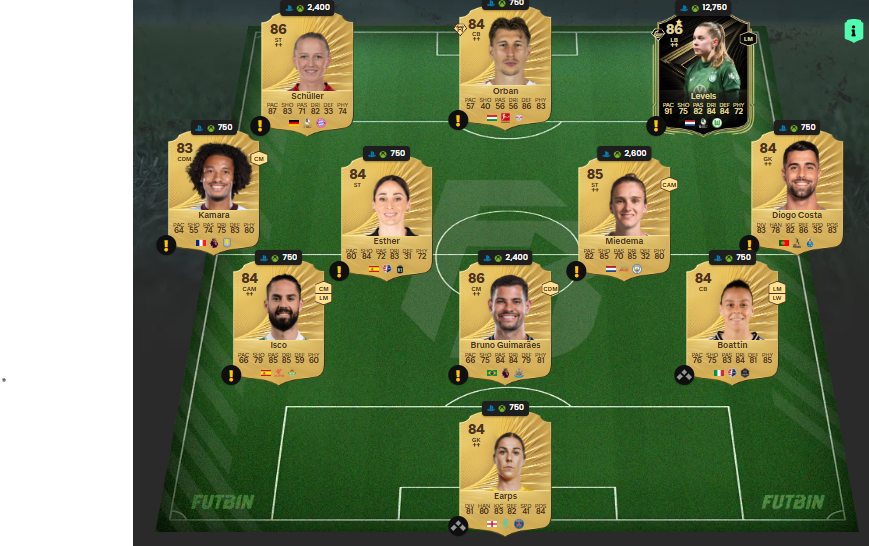Image resolution: width=869 pixels, height=546 pixels.
Task: Click the yellow warning icon beside Schüller
Action: coord(260,126)
